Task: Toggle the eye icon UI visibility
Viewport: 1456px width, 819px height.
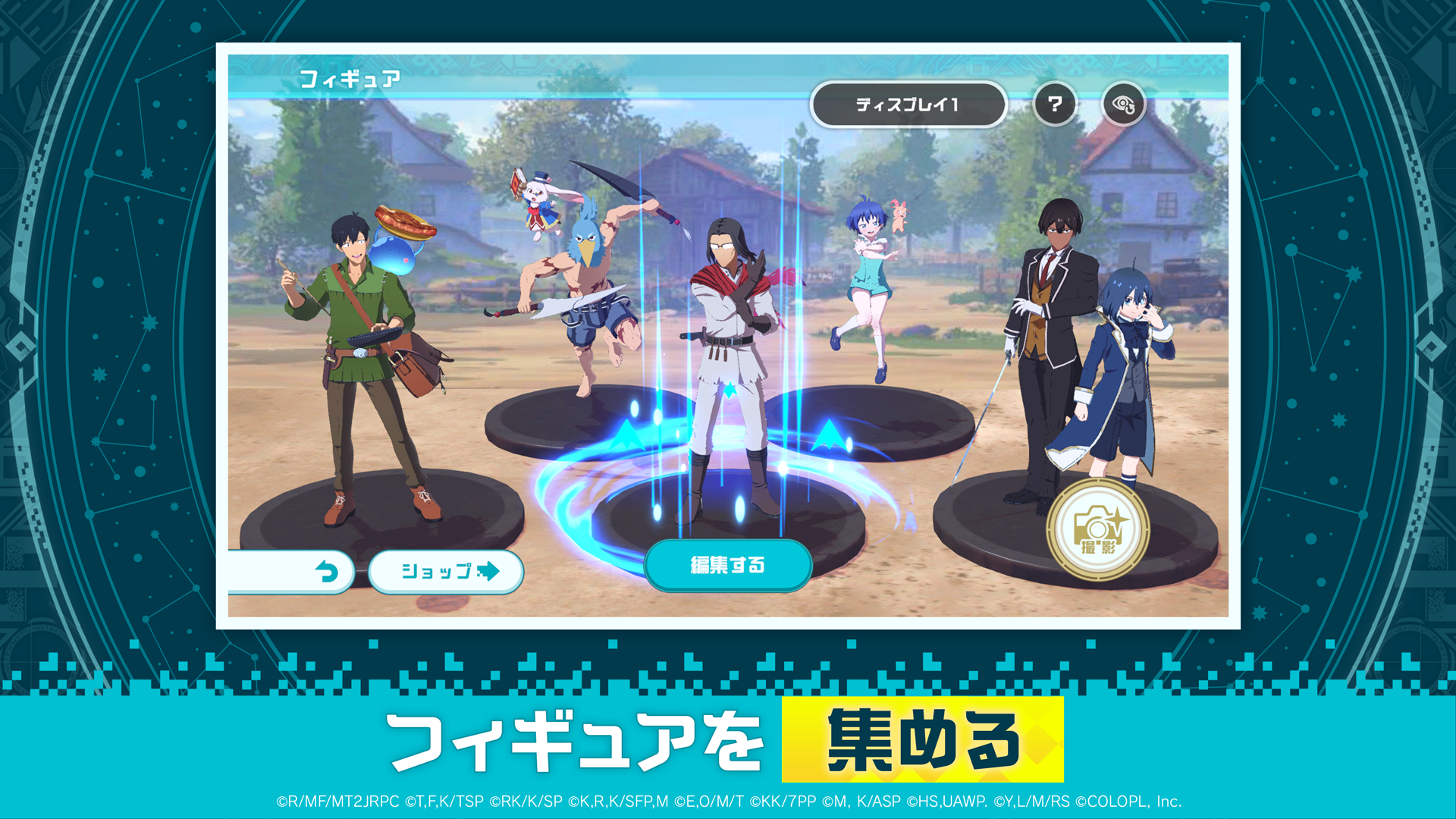Action: pyautogui.click(x=1123, y=105)
